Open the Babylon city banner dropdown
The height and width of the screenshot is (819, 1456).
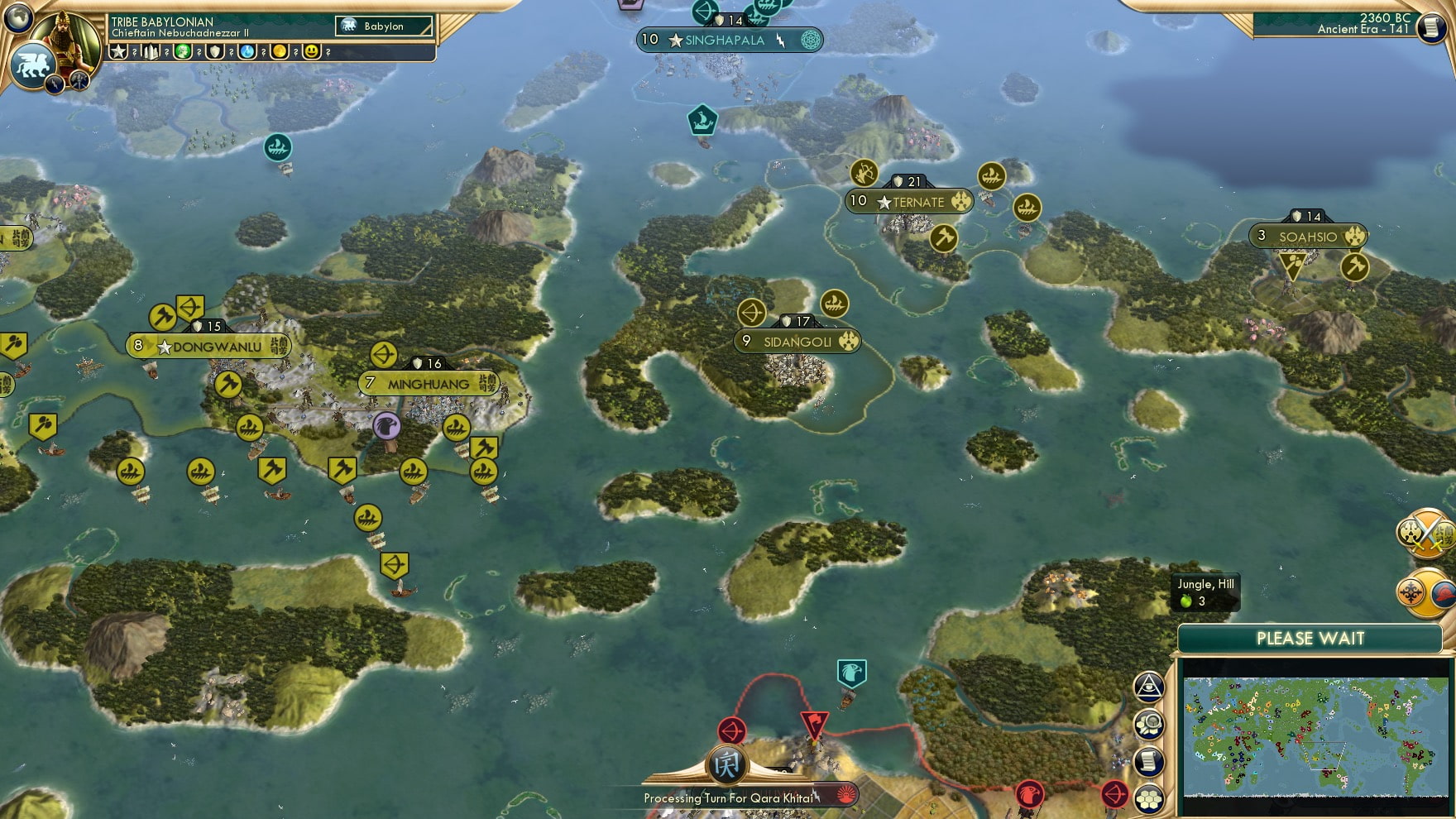(385, 26)
